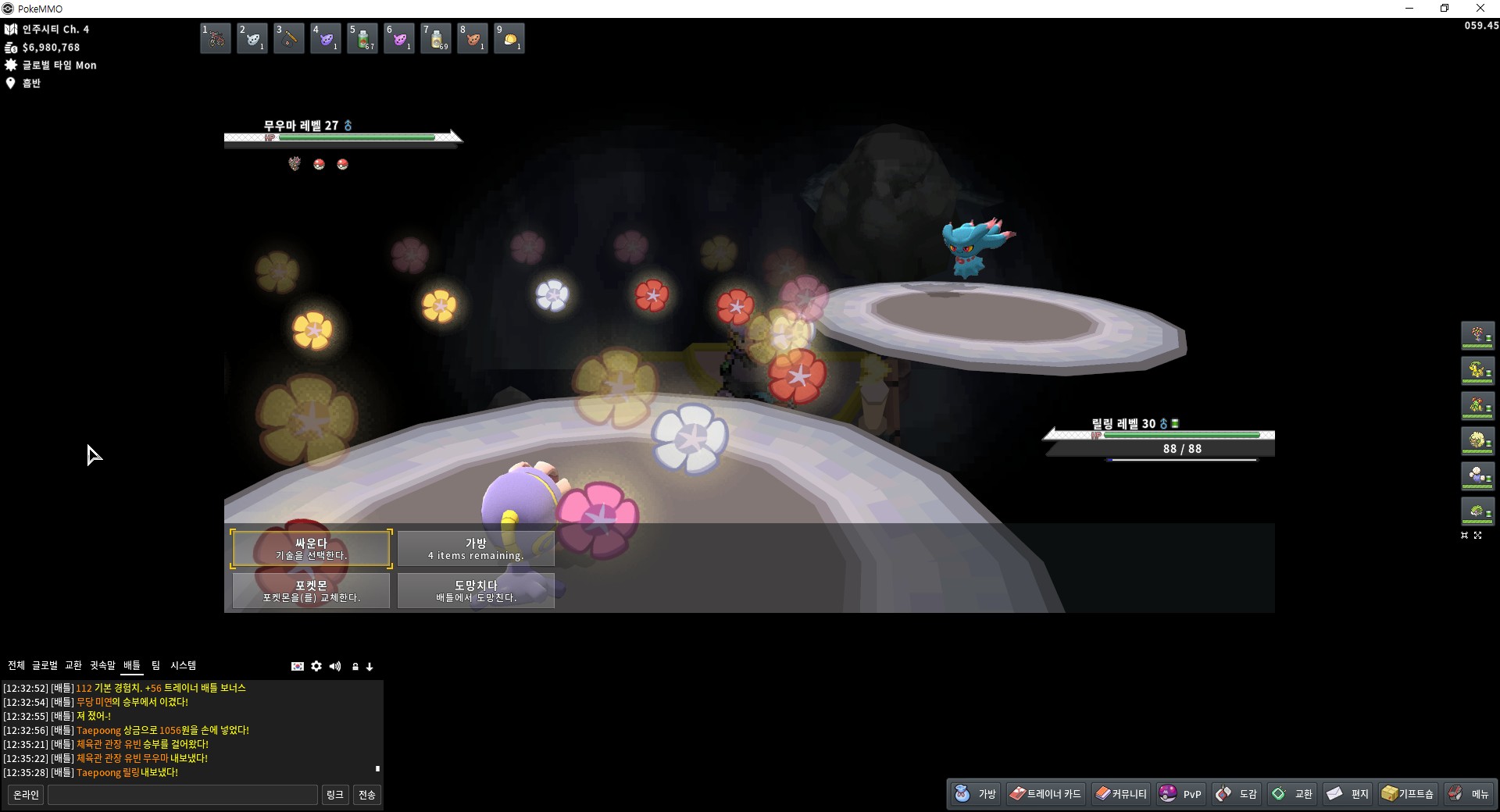
Task: Show the 시스템 chat tab
Action: (184, 665)
